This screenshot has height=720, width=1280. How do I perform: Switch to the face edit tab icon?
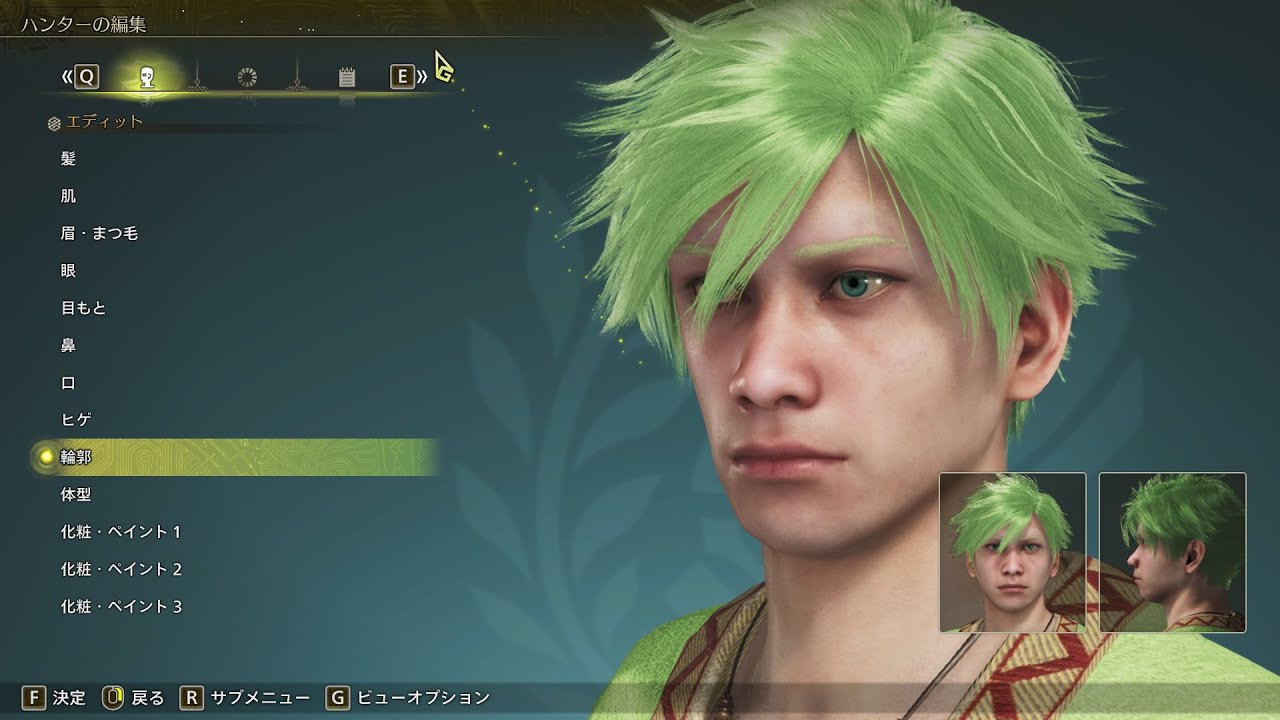(x=147, y=77)
